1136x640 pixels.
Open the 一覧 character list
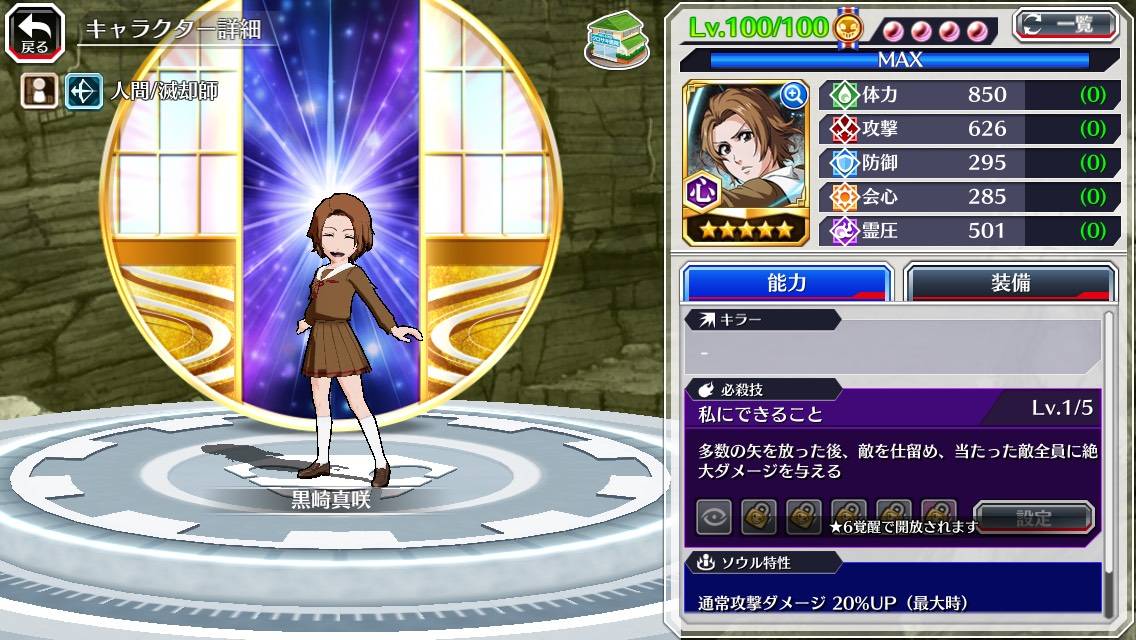coord(1066,25)
